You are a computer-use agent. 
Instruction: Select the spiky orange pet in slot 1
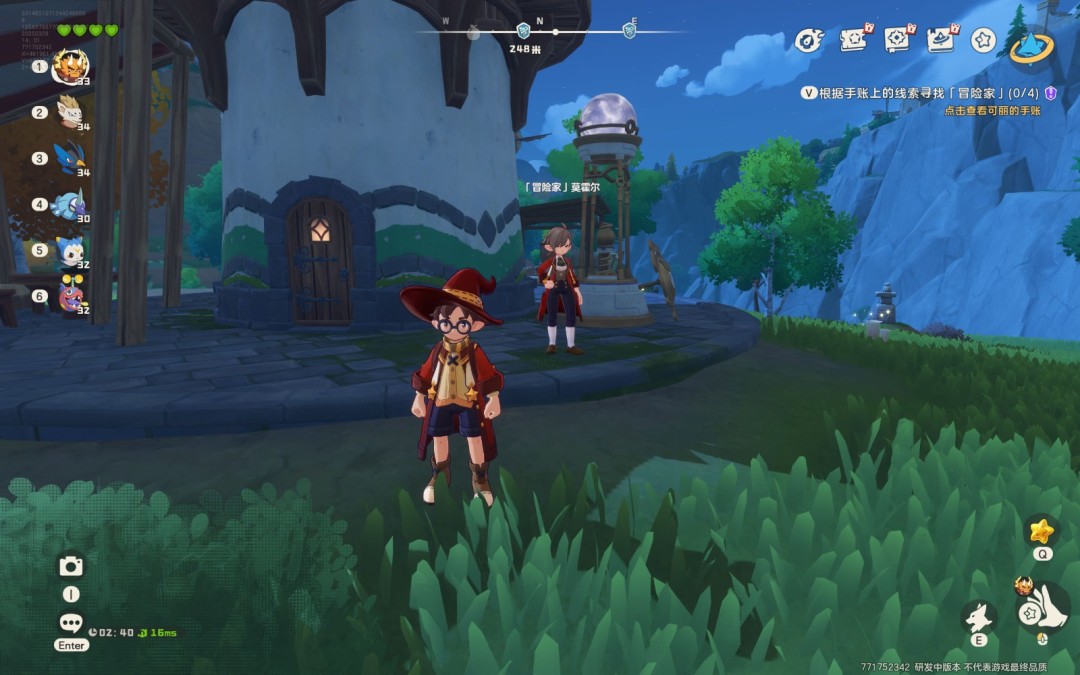coord(71,67)
